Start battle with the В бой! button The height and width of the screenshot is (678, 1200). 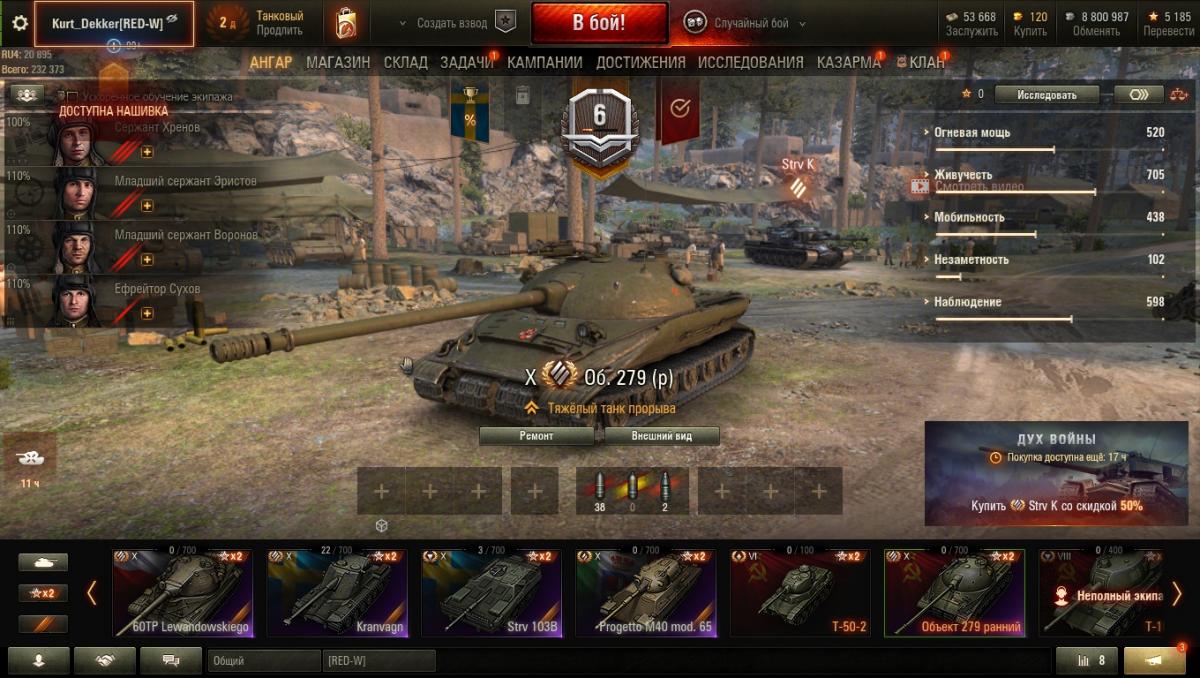599,23
